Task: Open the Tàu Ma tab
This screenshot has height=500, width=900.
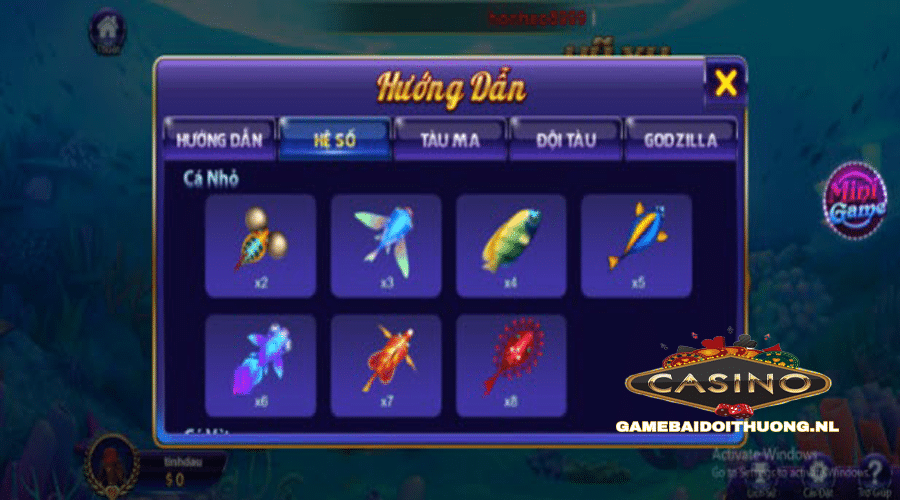Action: (450, 139)
